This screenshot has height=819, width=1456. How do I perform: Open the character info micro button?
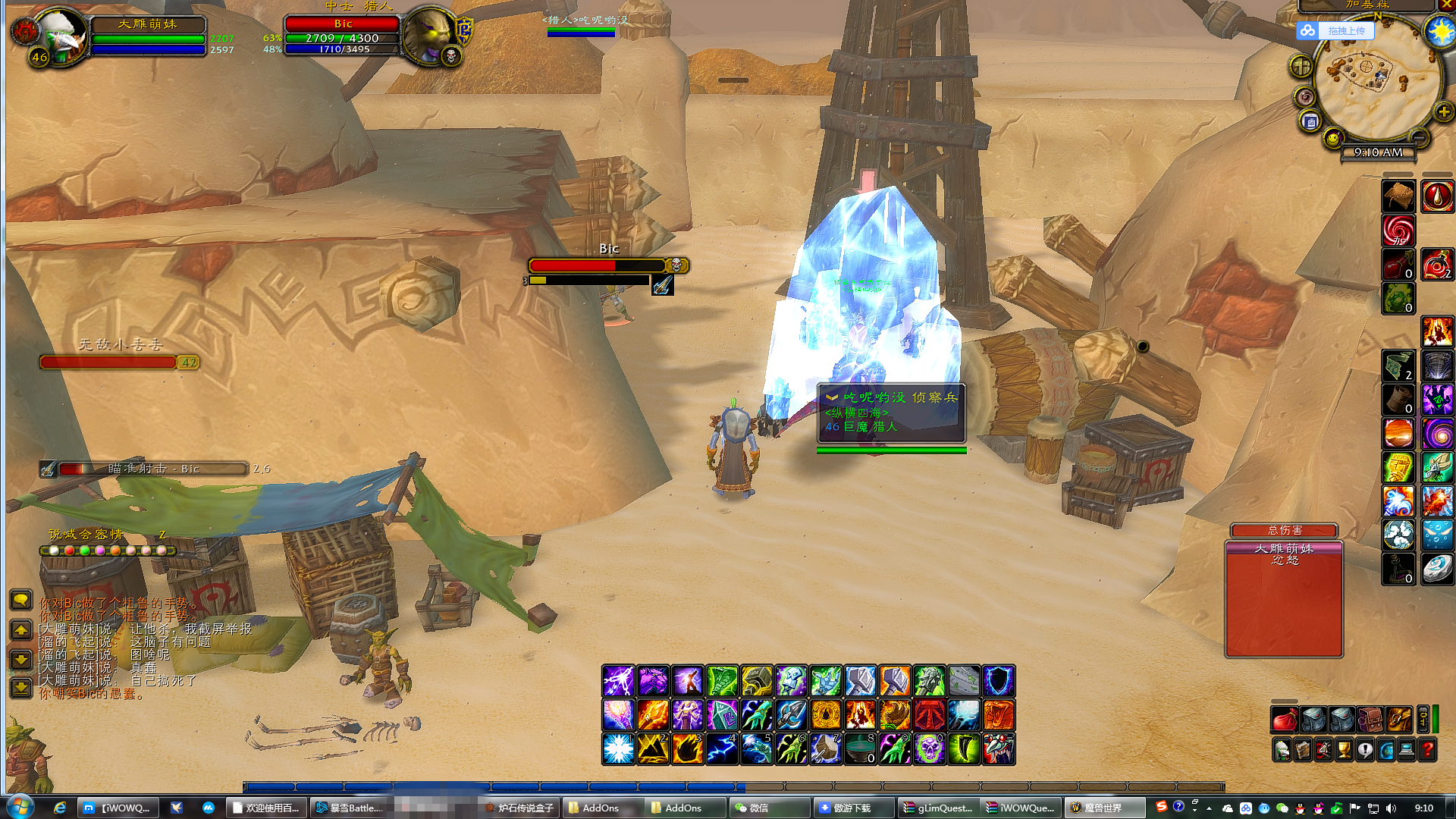click(1282, 750)
